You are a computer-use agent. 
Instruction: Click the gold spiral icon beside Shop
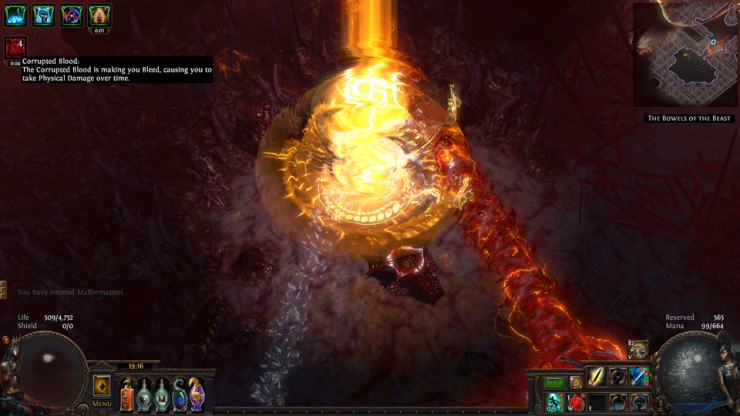(576, 382)
